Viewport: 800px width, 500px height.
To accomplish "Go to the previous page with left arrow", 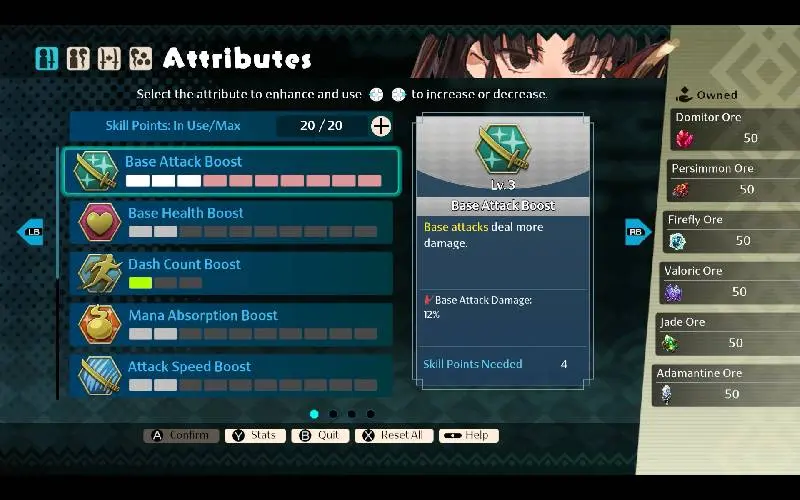I will [30, 231].
